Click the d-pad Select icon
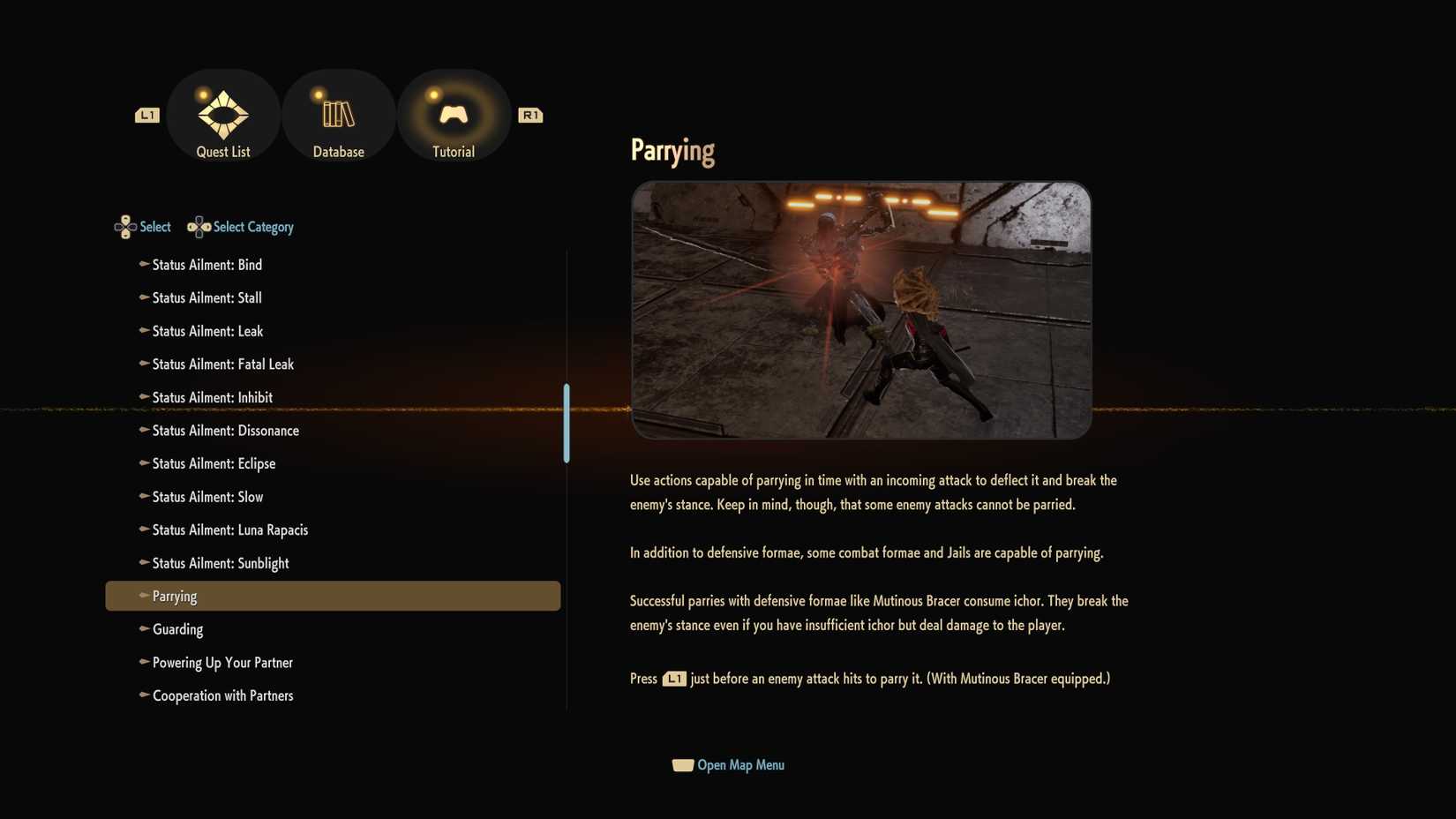Viewport: 1456px width, 819px height. (x=124, y=227)
